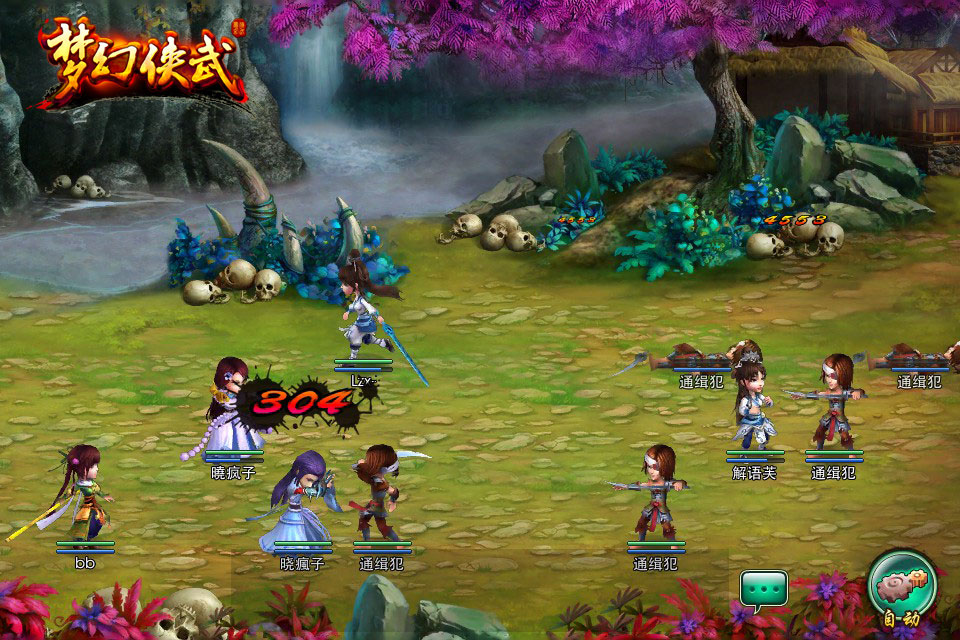Toggle the 自动 auto-battle button
Screen dimensions: 960x640
coord(902,587)
